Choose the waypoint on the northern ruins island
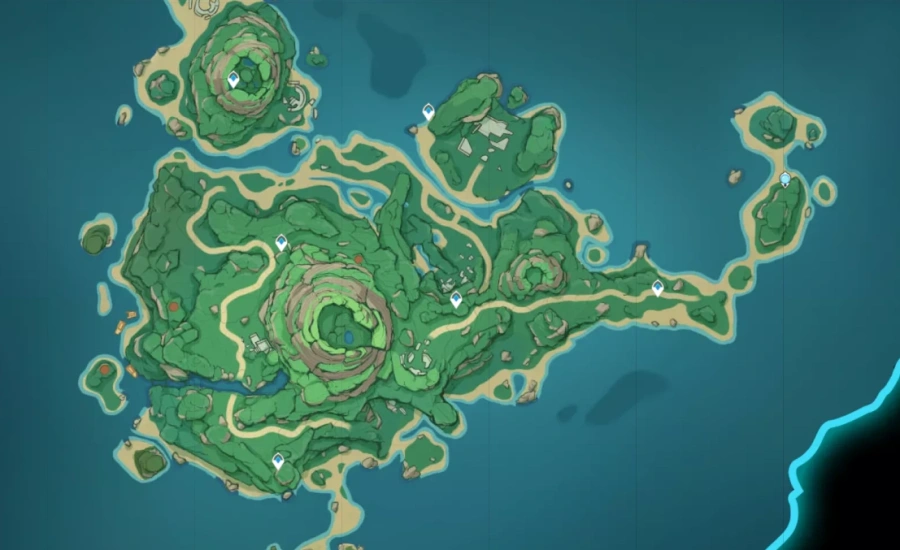 [x=429, y=112]
